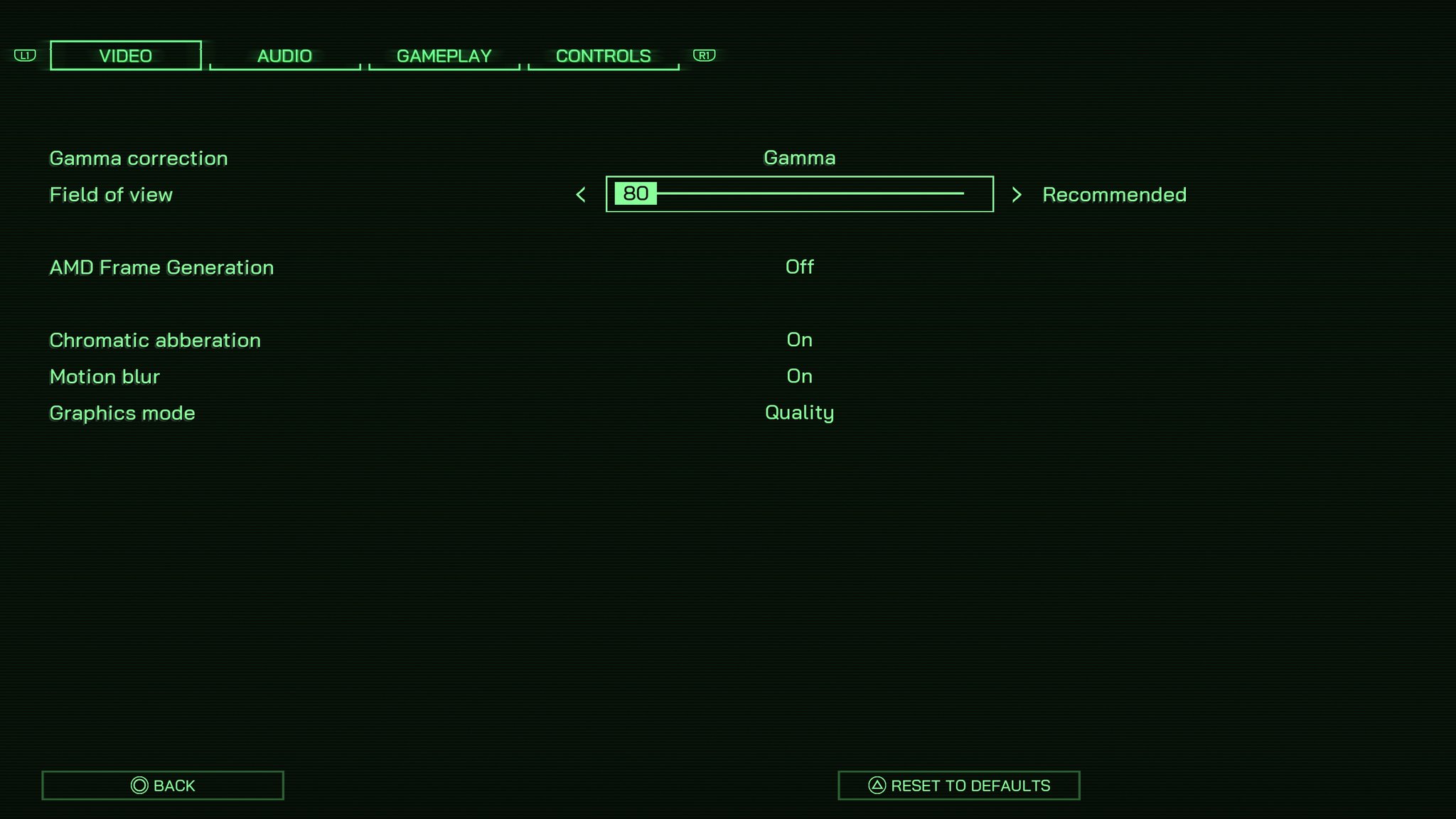Image resolution: width=1456 pixels, height=819 pixels.
Task: Switch to the GAMEPLAY tab
Action: (x=444, y=55)
